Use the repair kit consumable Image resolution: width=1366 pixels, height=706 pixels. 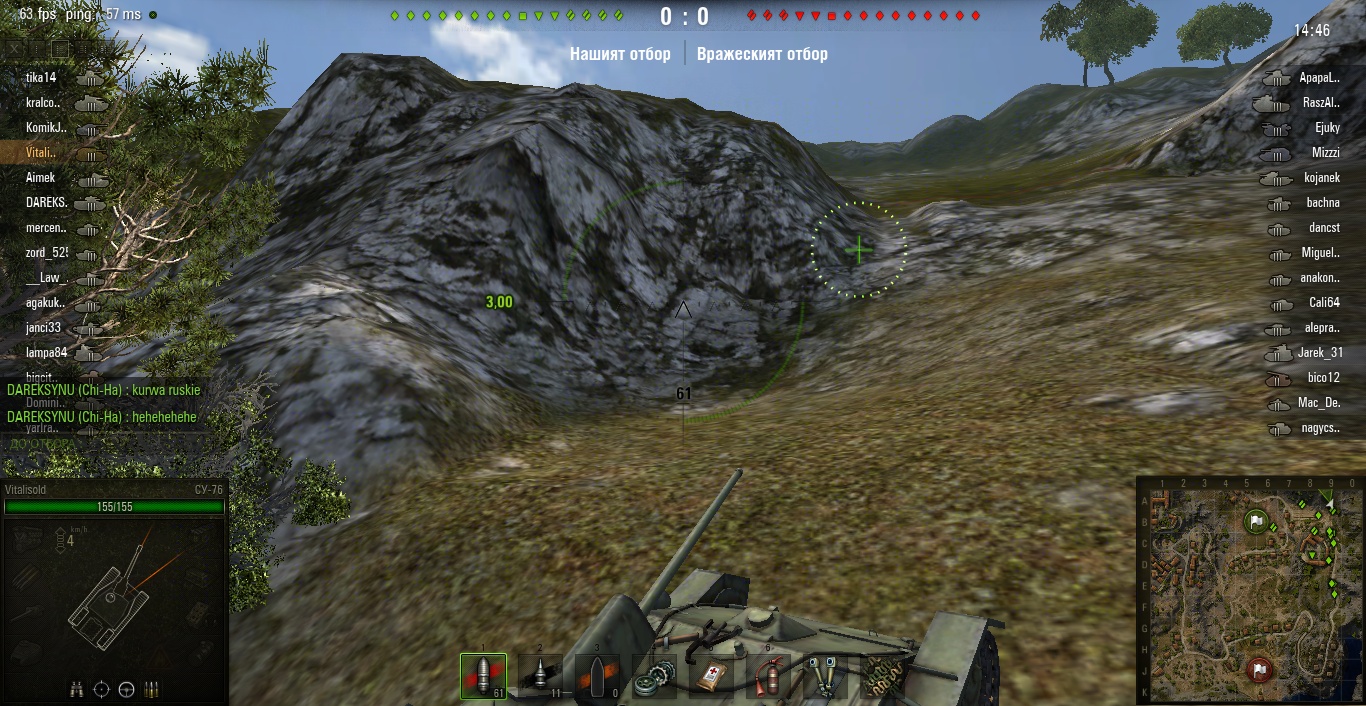(654, 676)
